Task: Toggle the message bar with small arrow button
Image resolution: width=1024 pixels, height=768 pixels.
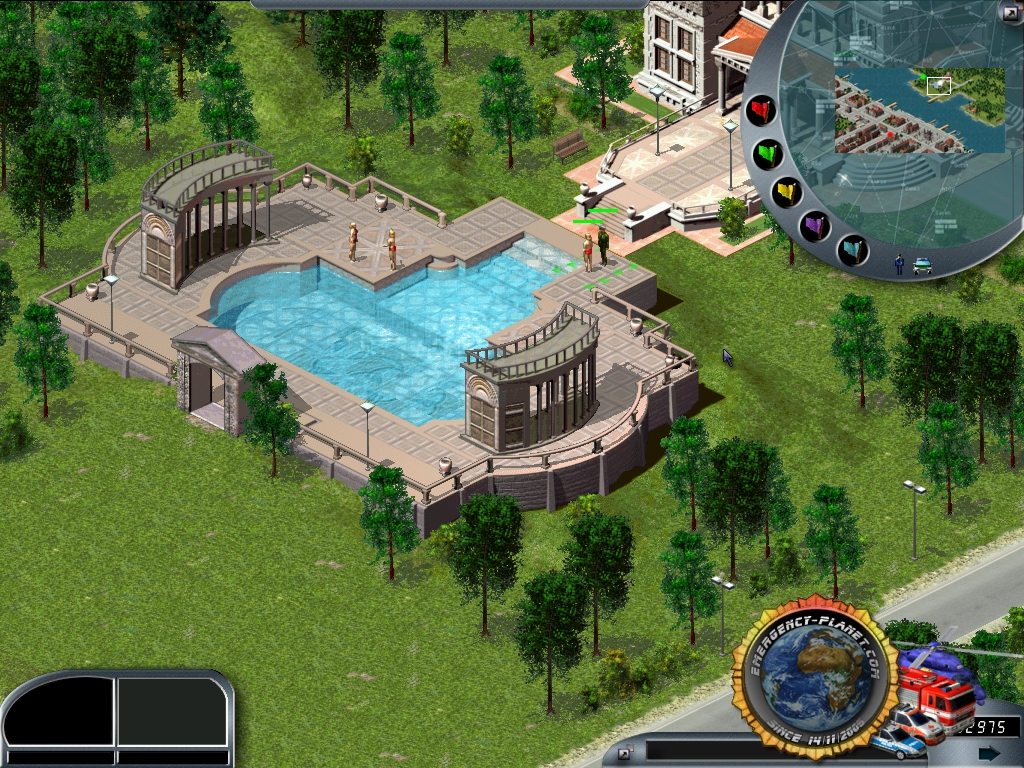Action: click(x=625, y=752)
